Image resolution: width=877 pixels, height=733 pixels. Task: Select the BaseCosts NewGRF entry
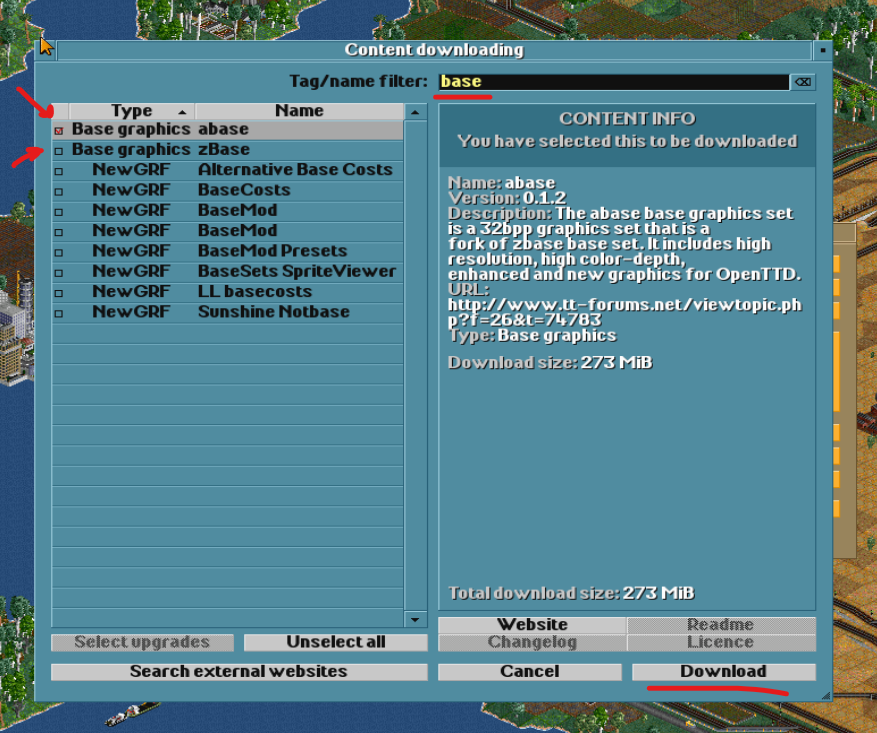click(x=228, y=190)
